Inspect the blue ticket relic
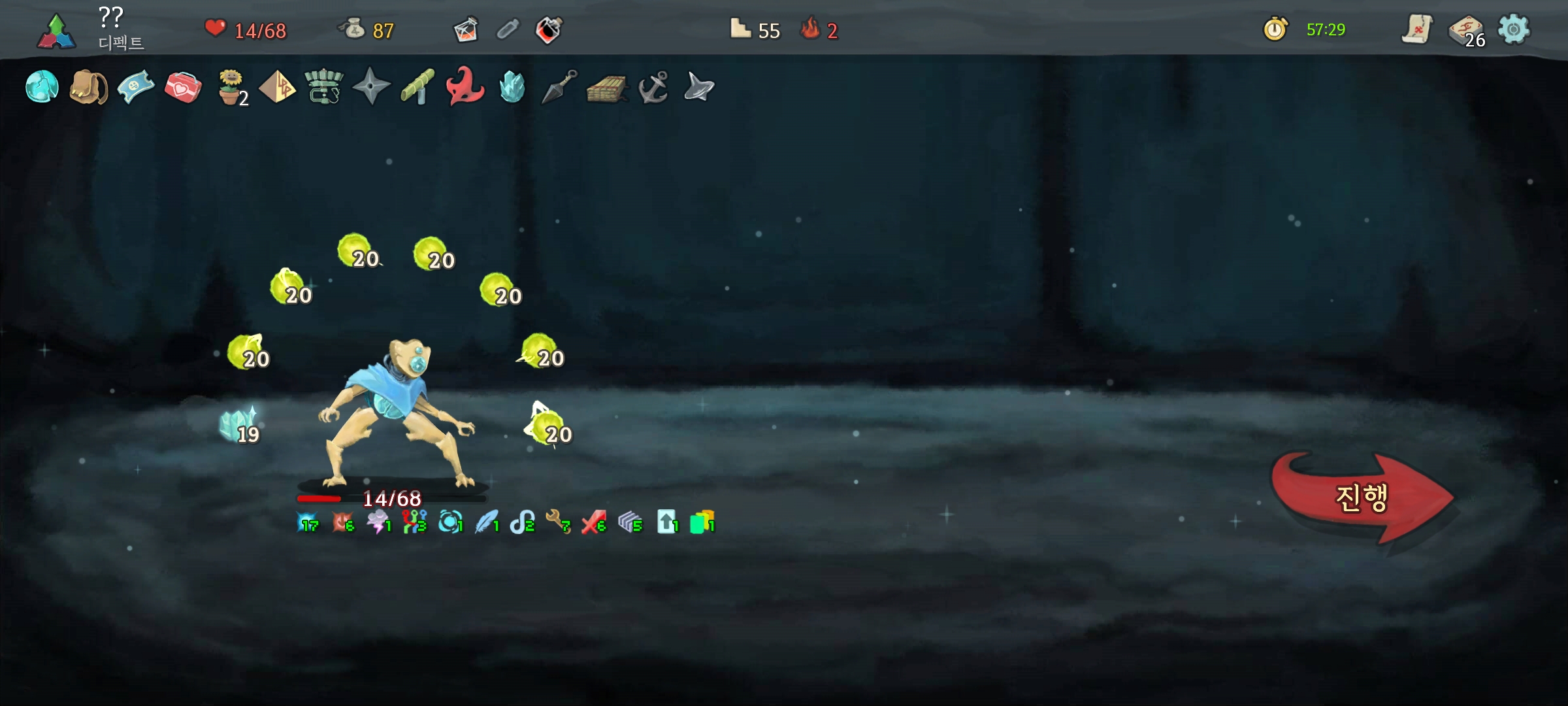This screenshot has height=706, width=1568. click(x=136, y=87)
